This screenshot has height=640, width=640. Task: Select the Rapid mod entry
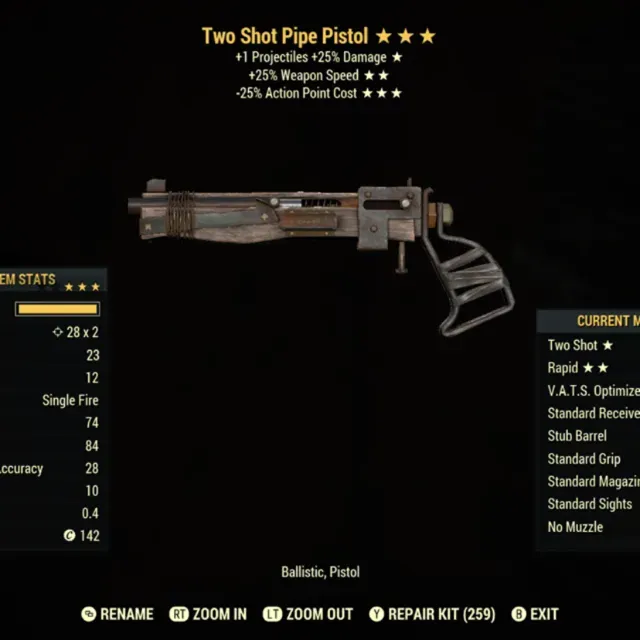point(577,368)
